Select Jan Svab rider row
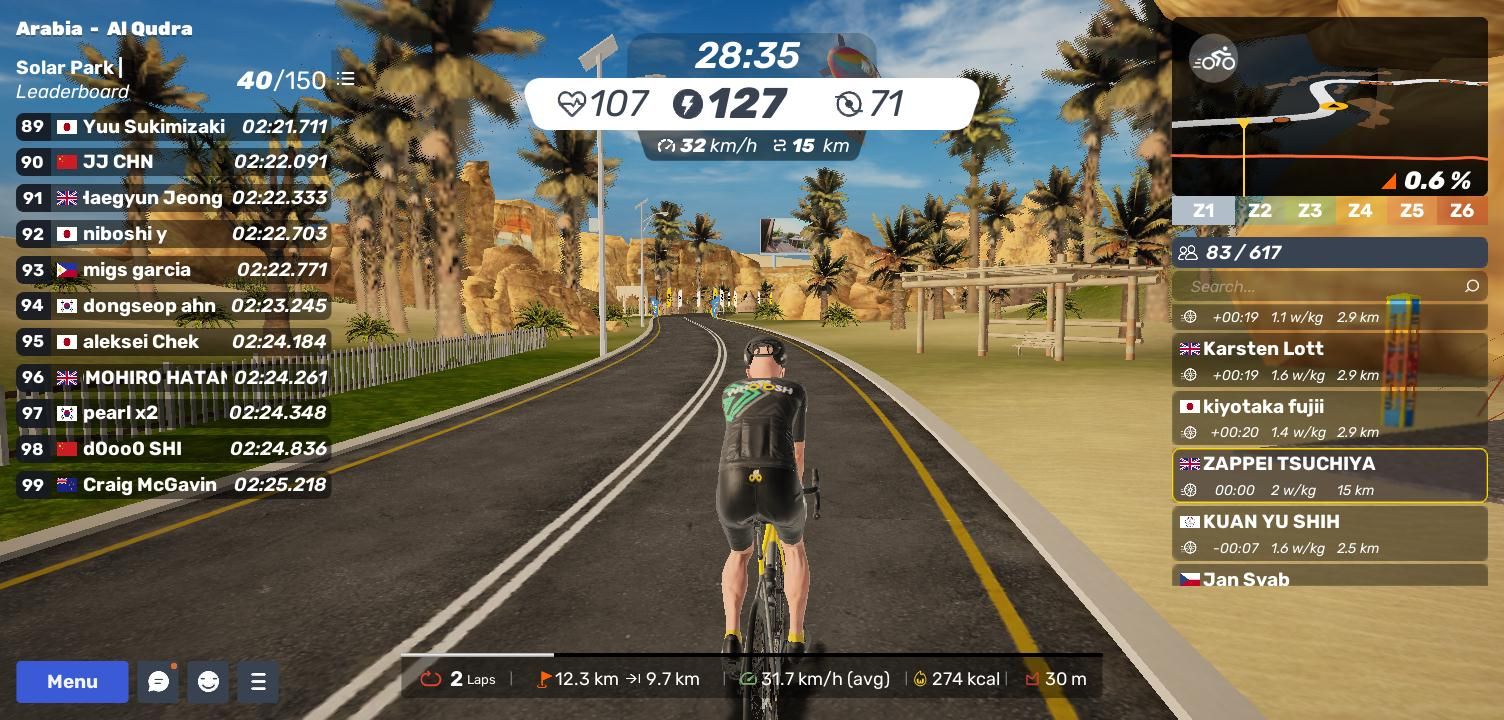 [x=1329, y=578]
